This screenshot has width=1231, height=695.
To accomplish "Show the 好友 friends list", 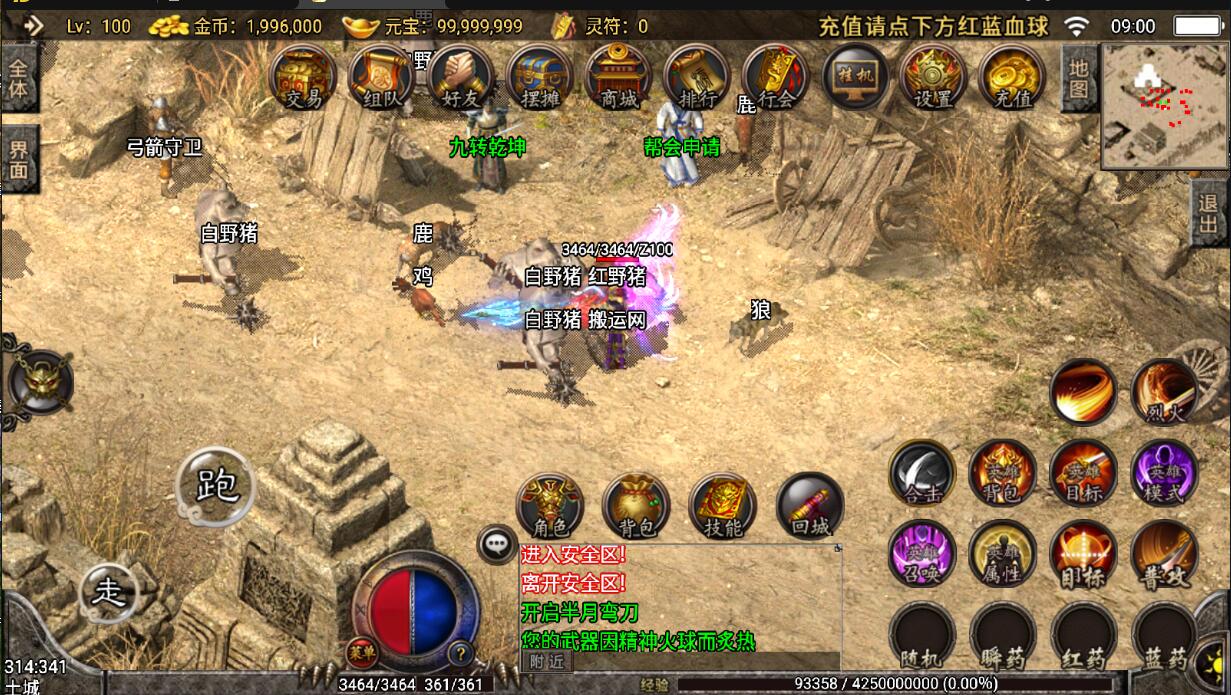I will pyautogui.click(x=460, y=77).
